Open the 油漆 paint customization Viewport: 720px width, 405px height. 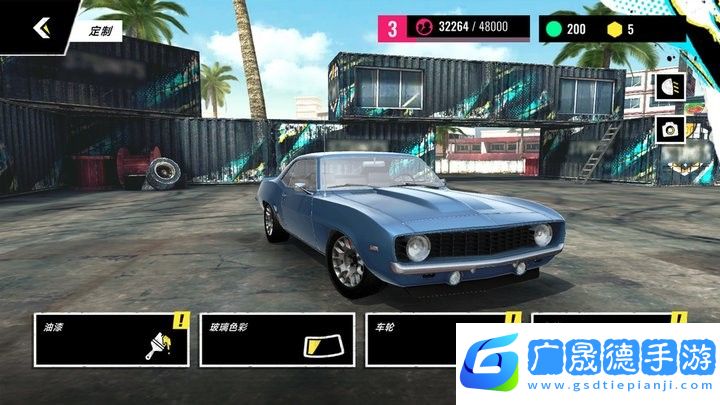point(110,340)
